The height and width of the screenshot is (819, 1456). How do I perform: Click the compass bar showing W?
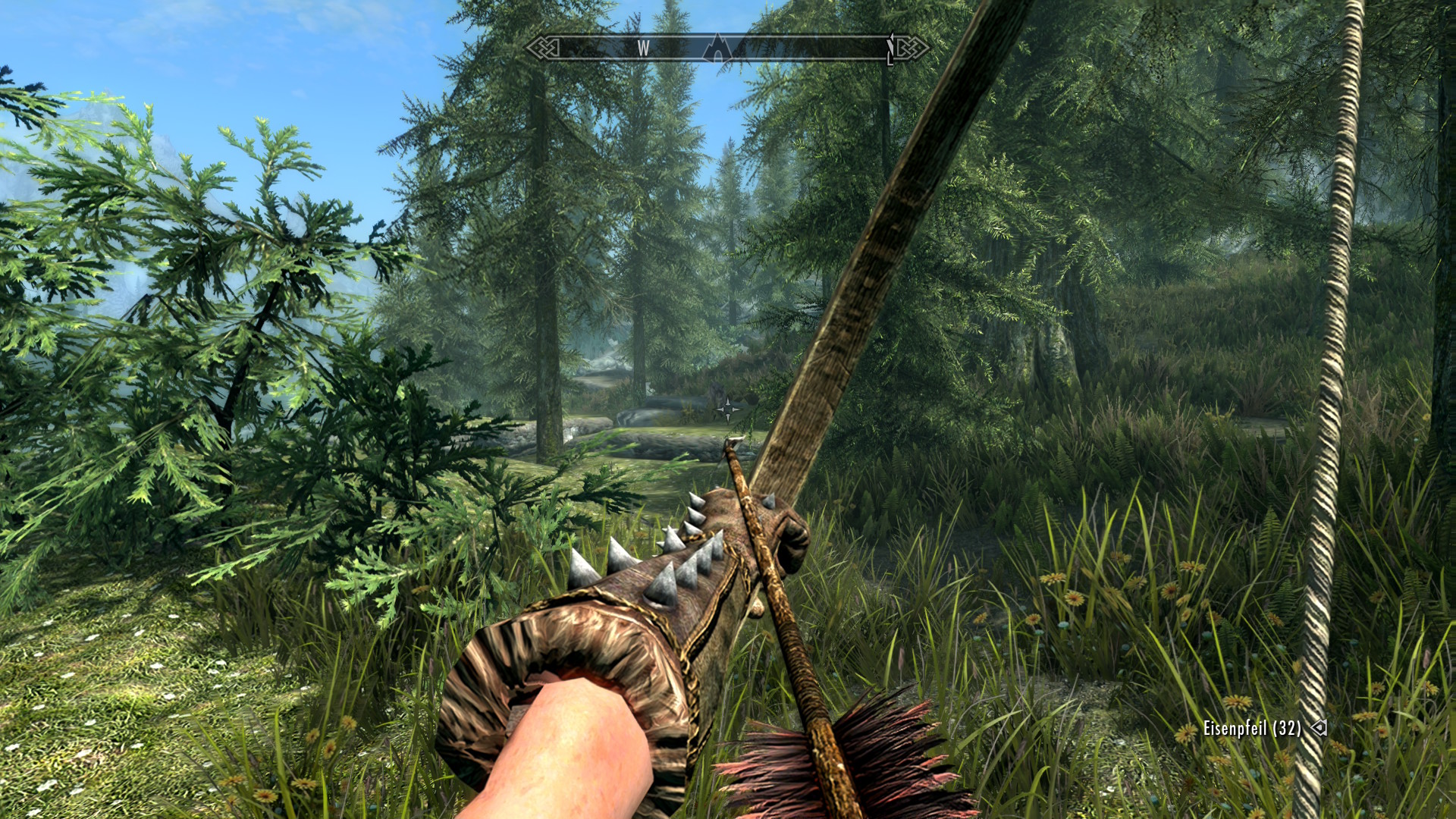643,49
